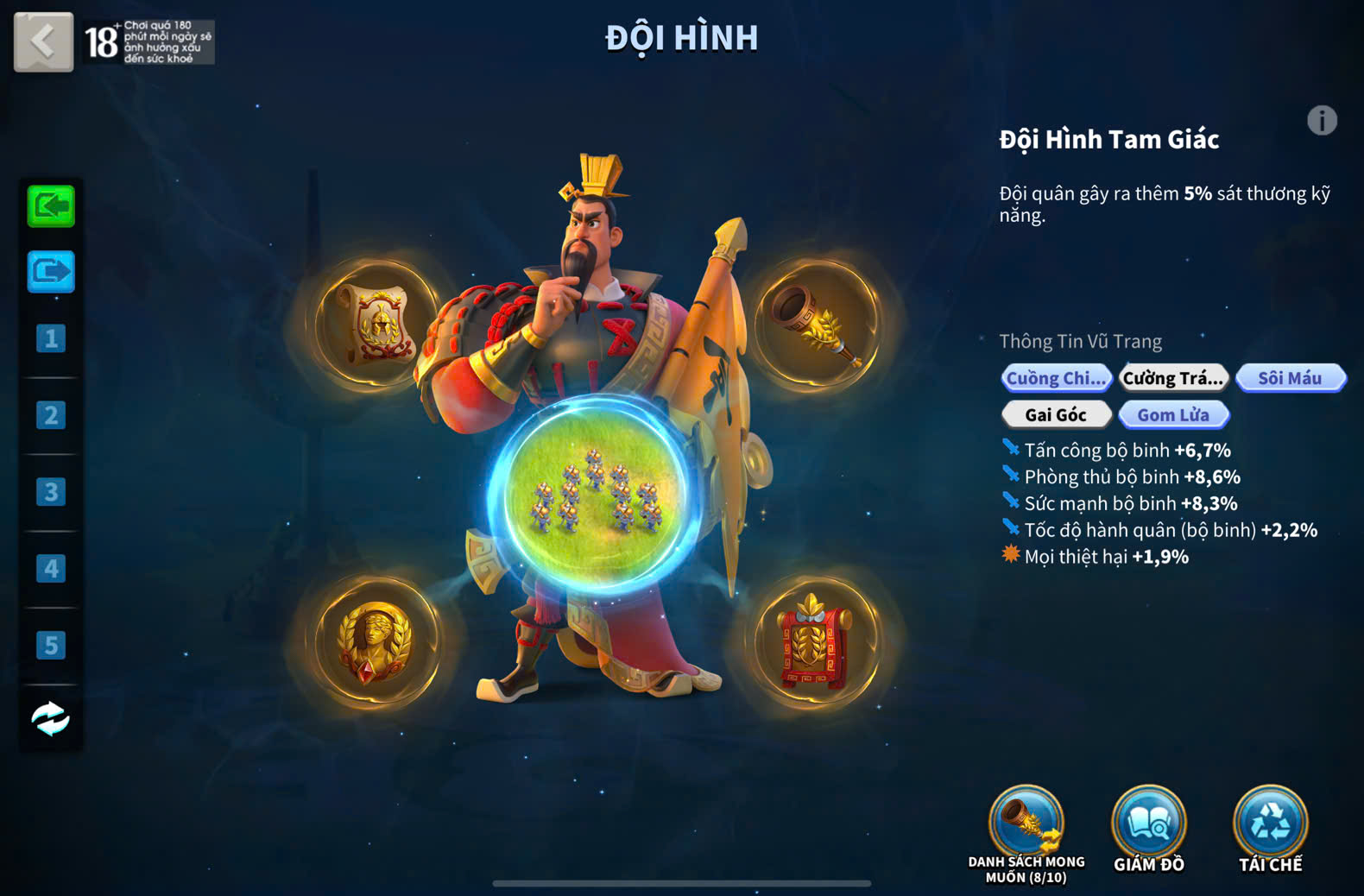The image size is (1364, 896).
Task: Open the Giám Đồ catalog
Action: [x=1148, y=823]
